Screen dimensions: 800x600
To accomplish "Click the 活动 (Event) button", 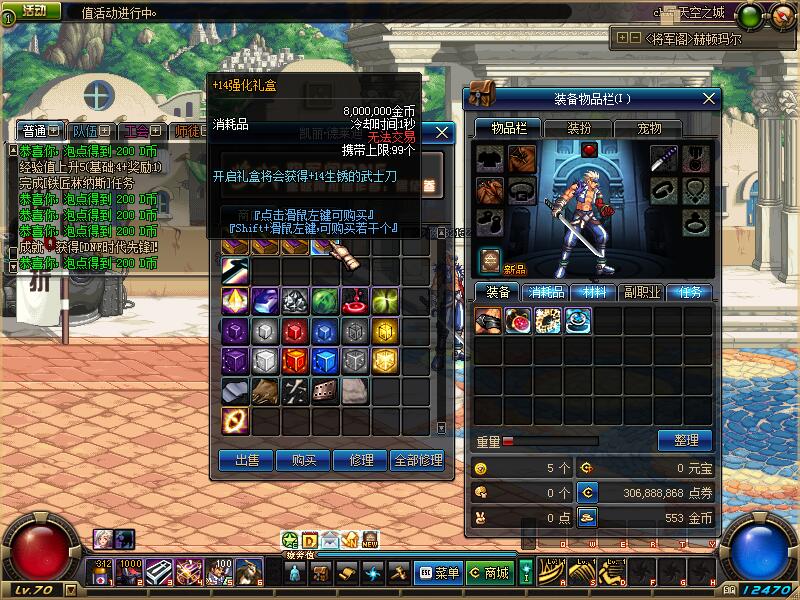I will coord(37,10).
